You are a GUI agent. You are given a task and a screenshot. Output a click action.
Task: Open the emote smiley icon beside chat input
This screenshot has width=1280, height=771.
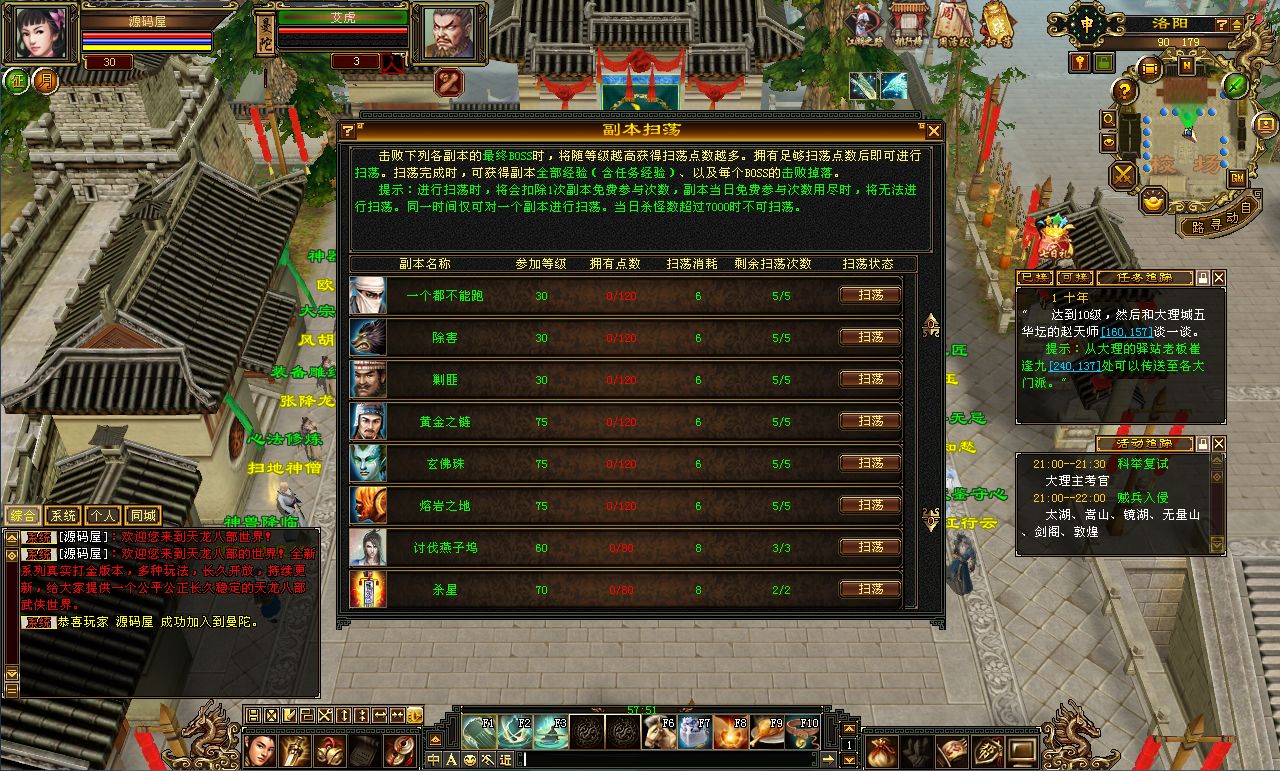coord(469,760)
